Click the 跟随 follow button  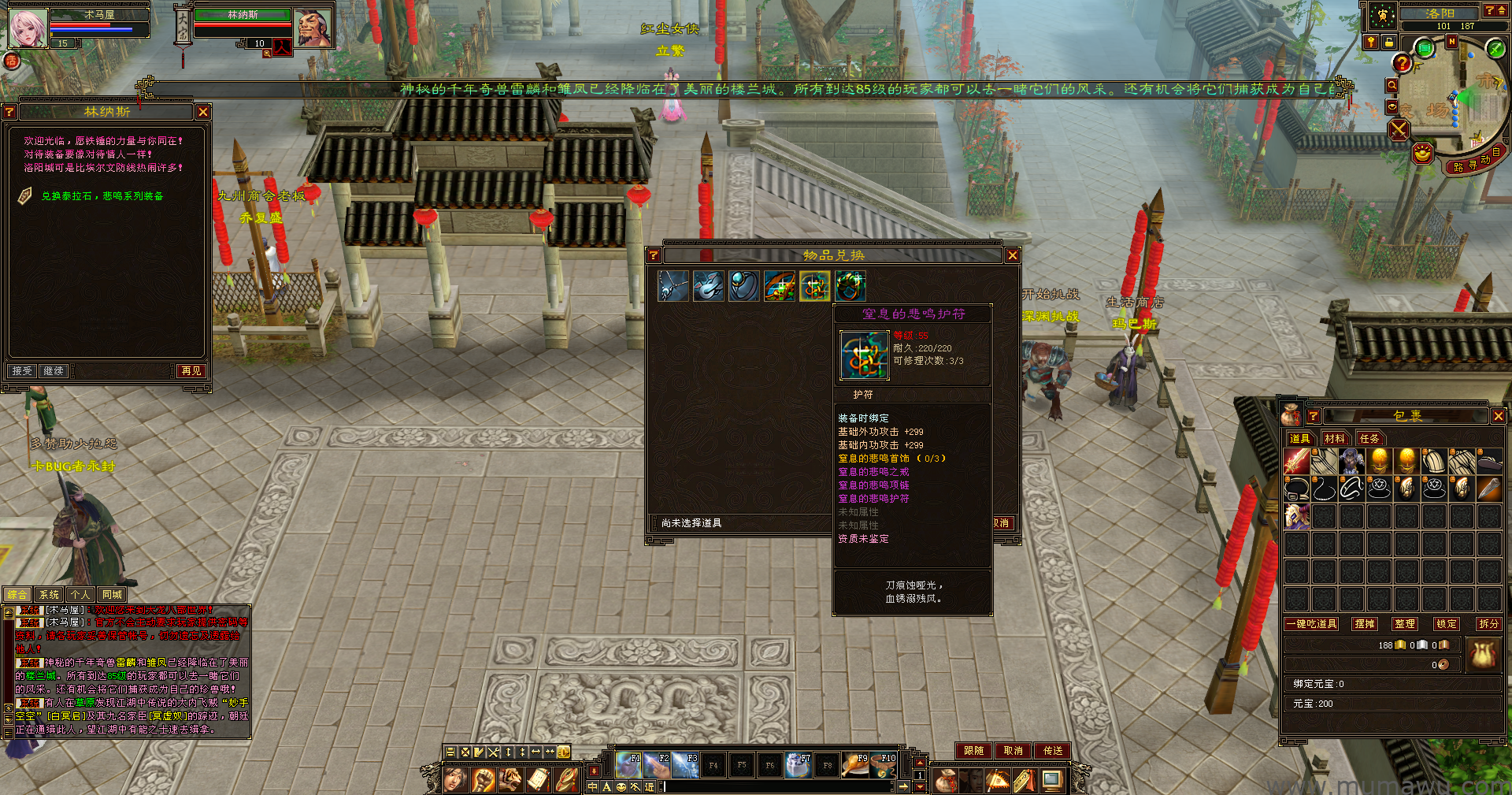click(973, 751)
